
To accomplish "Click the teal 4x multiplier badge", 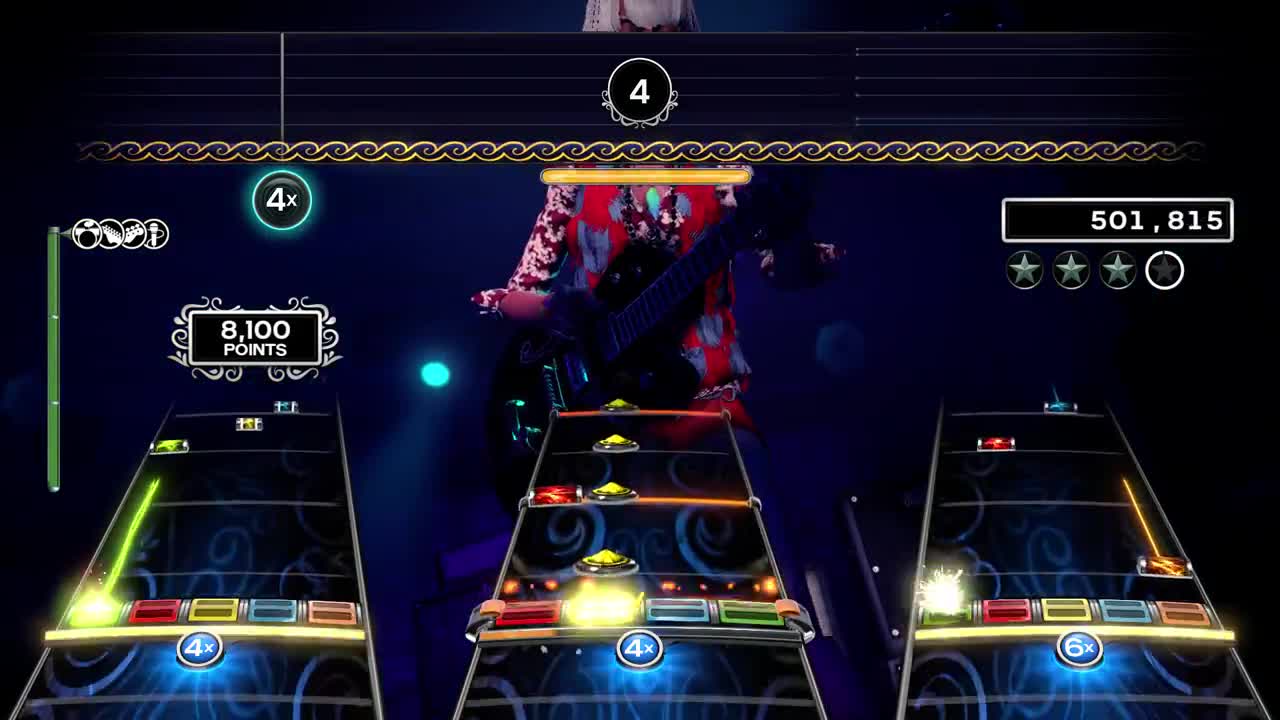I will 282,200.
